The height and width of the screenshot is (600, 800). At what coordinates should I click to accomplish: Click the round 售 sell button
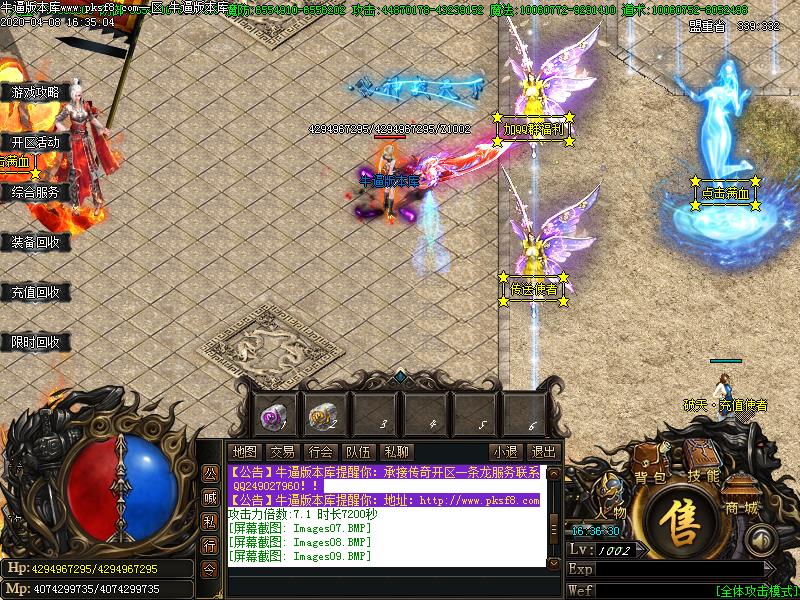[681, 526]
